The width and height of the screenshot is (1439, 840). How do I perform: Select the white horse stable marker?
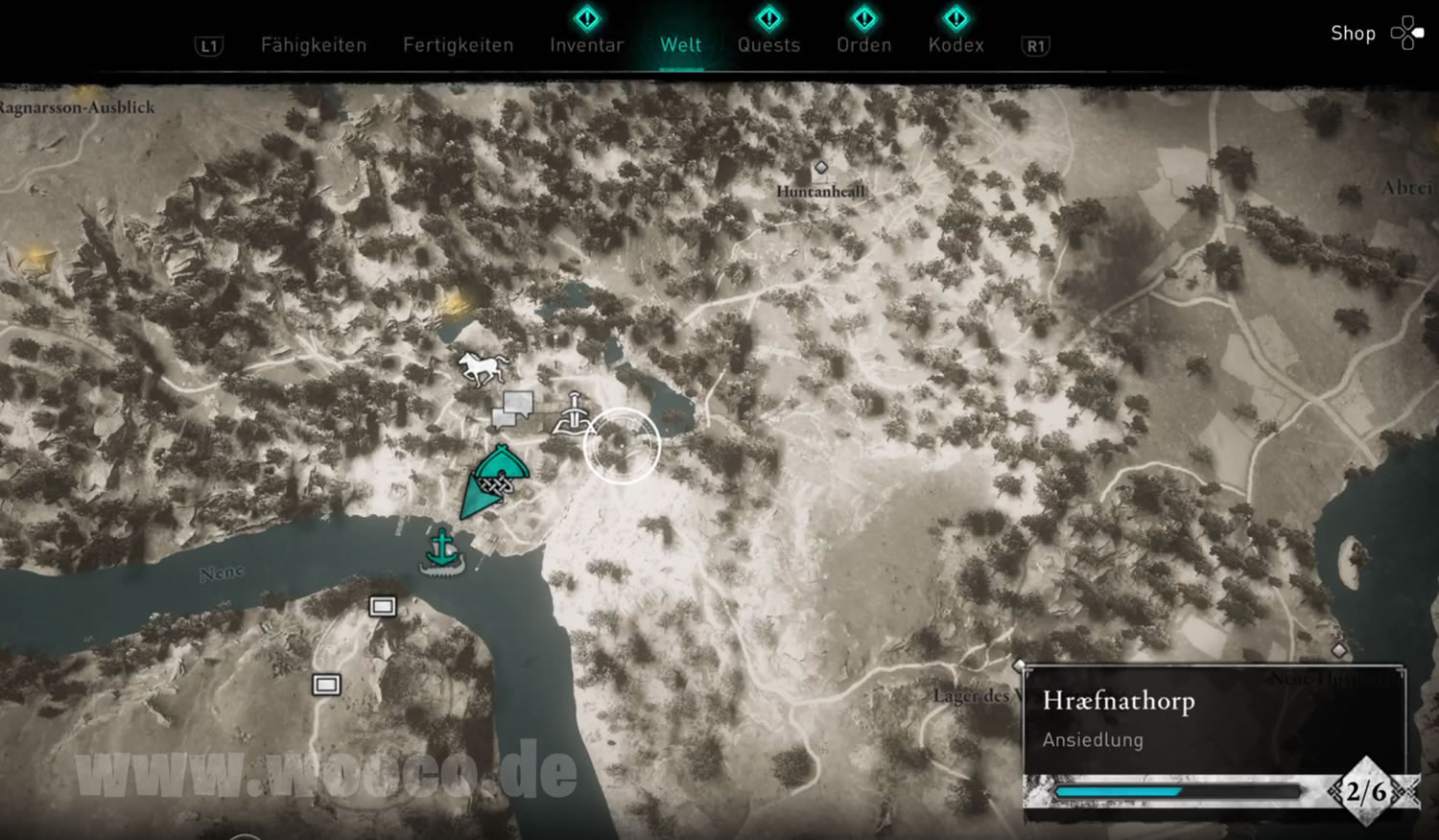[483, 367]
